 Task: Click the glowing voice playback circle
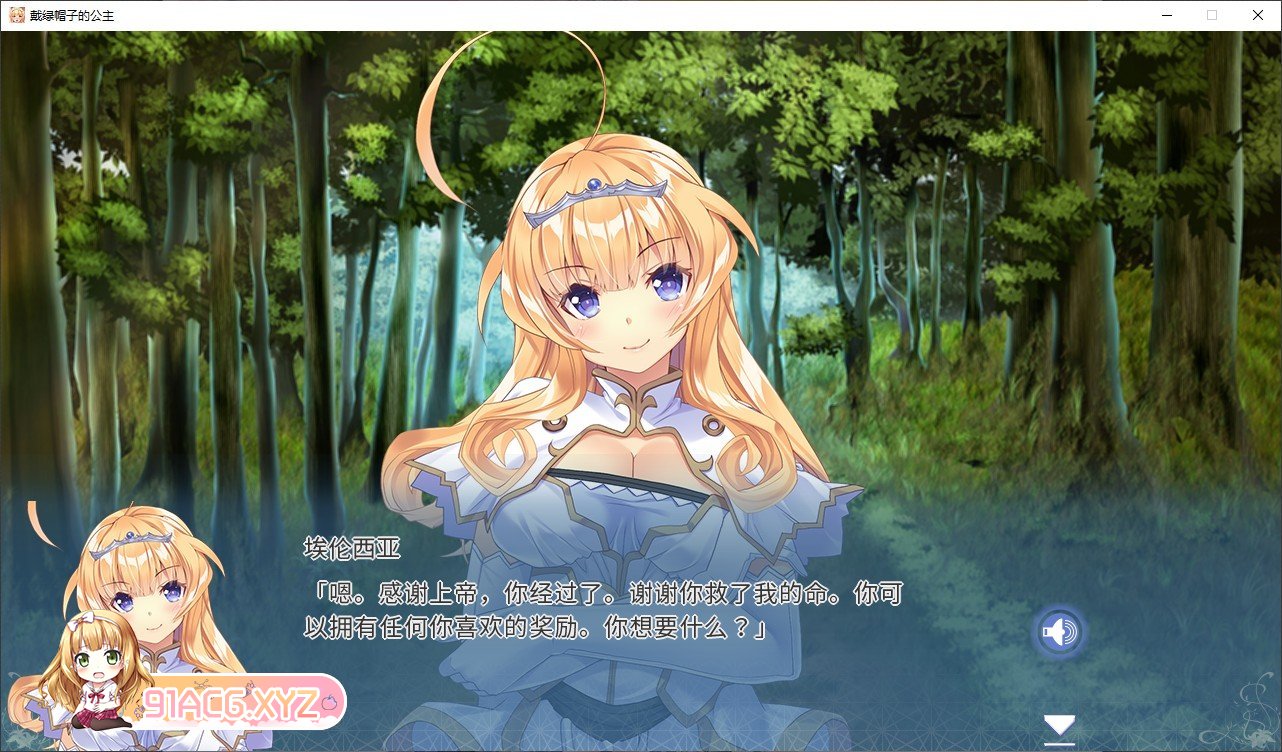[1059, 631]
